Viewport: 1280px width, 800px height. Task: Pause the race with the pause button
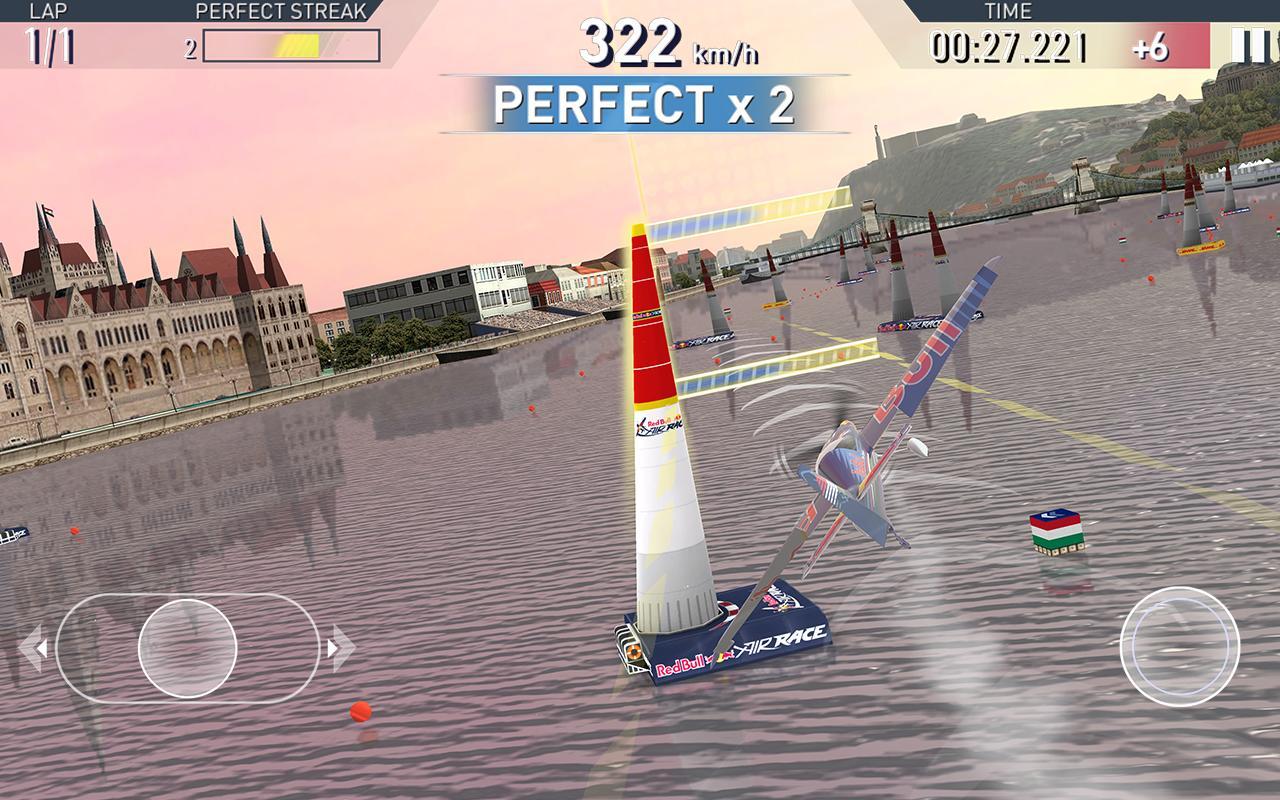(x=1247, y=45)
